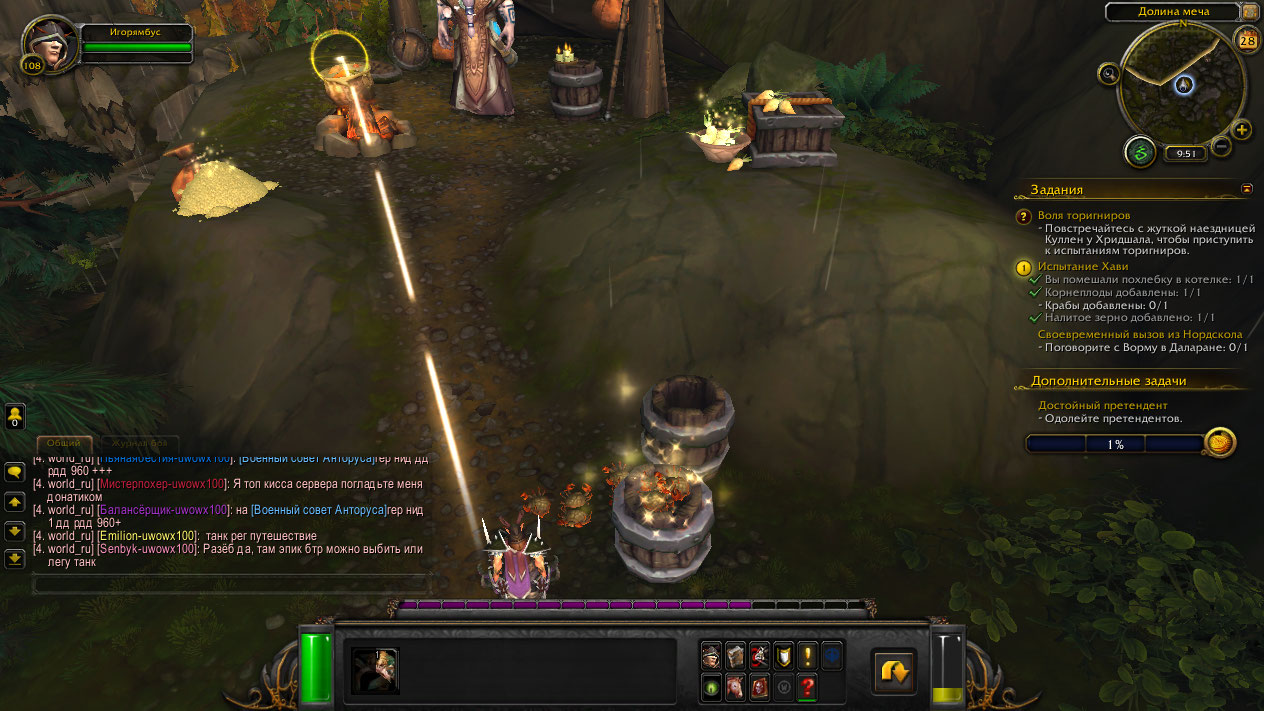Screen dimensions: 1264x711
Task: Open the mounts collection horse icon
Action: coord(735,687)
